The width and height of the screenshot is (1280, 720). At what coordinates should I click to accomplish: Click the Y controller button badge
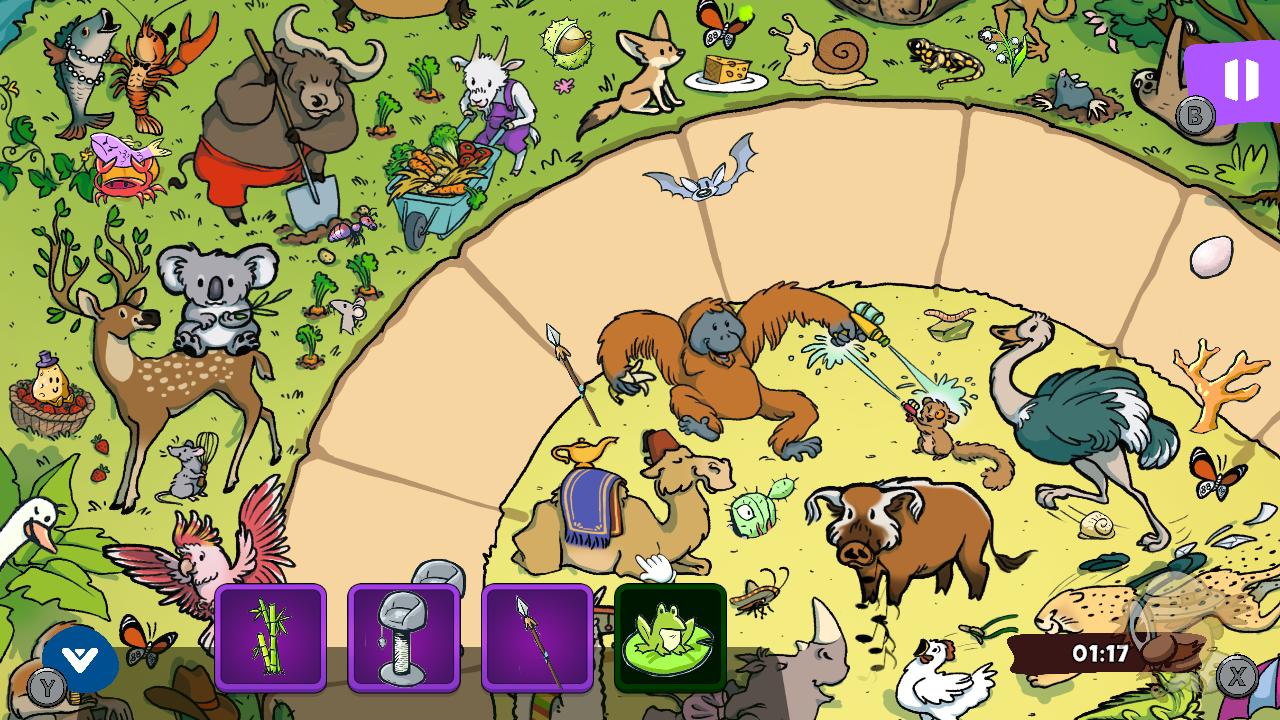(x=45, y=688)
